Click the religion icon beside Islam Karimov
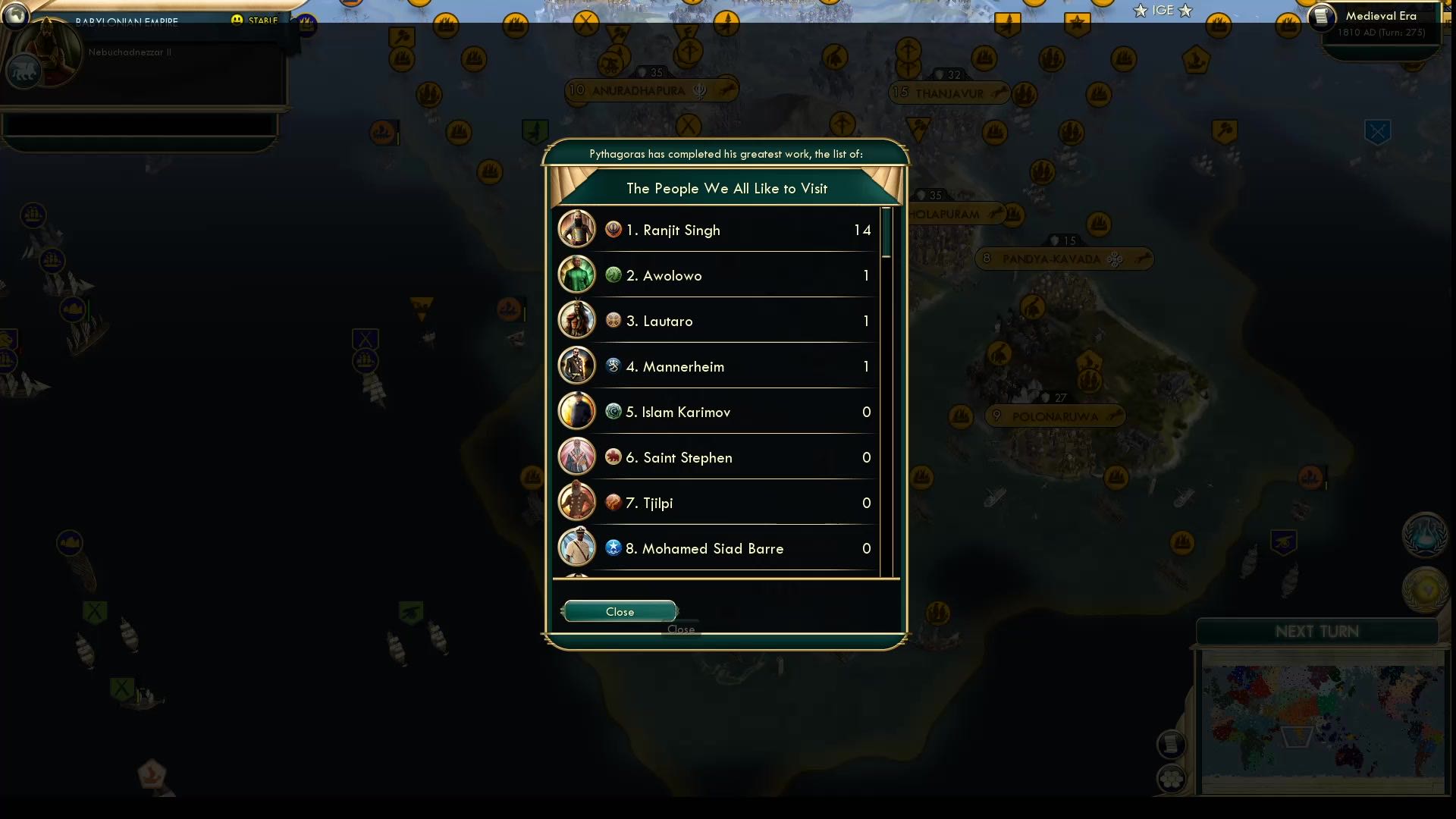This screenshot has height=819, width=1456. (x=613, y=411)
